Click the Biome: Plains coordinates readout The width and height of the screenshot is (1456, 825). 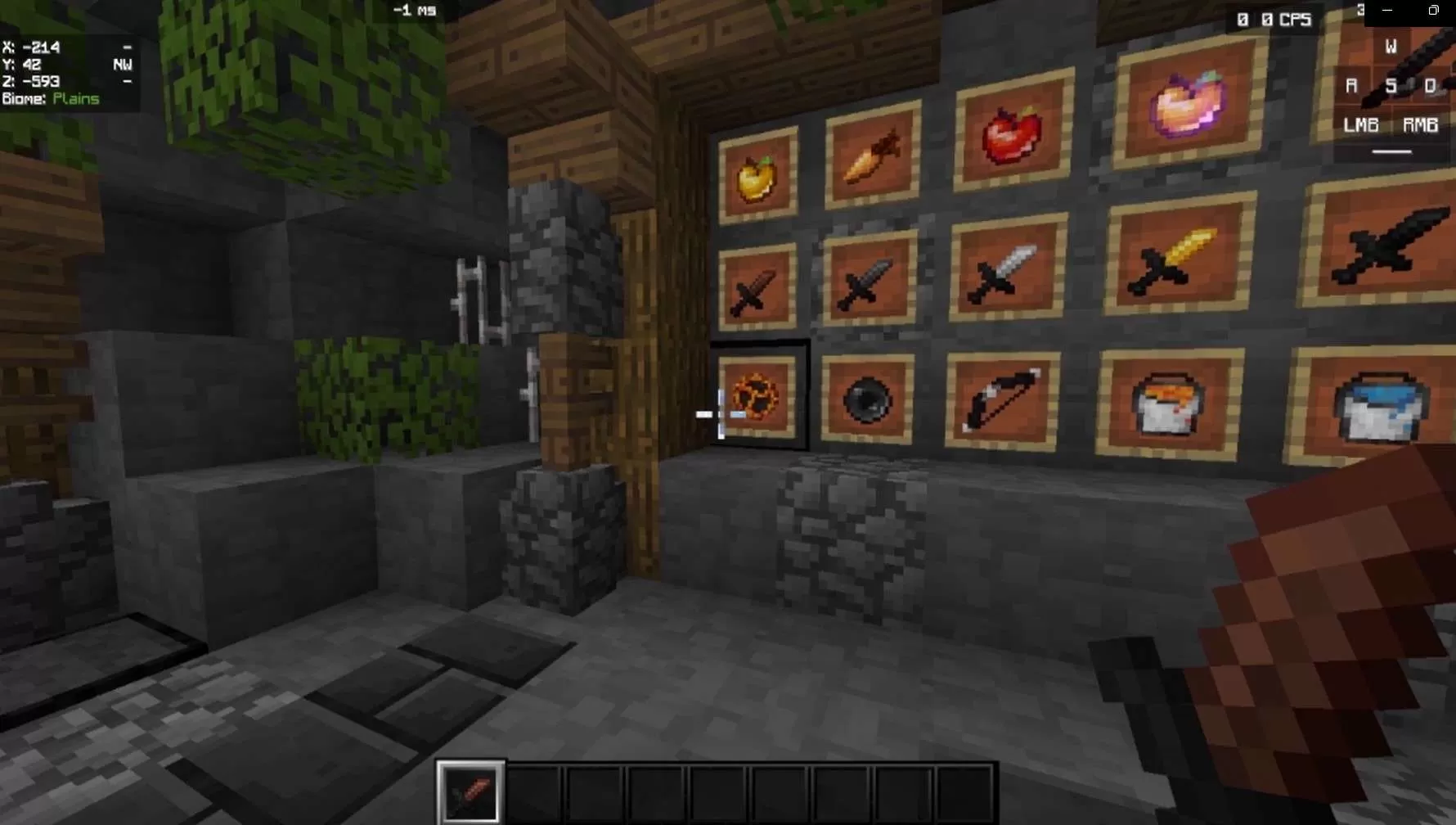click(x=51, y=98)
